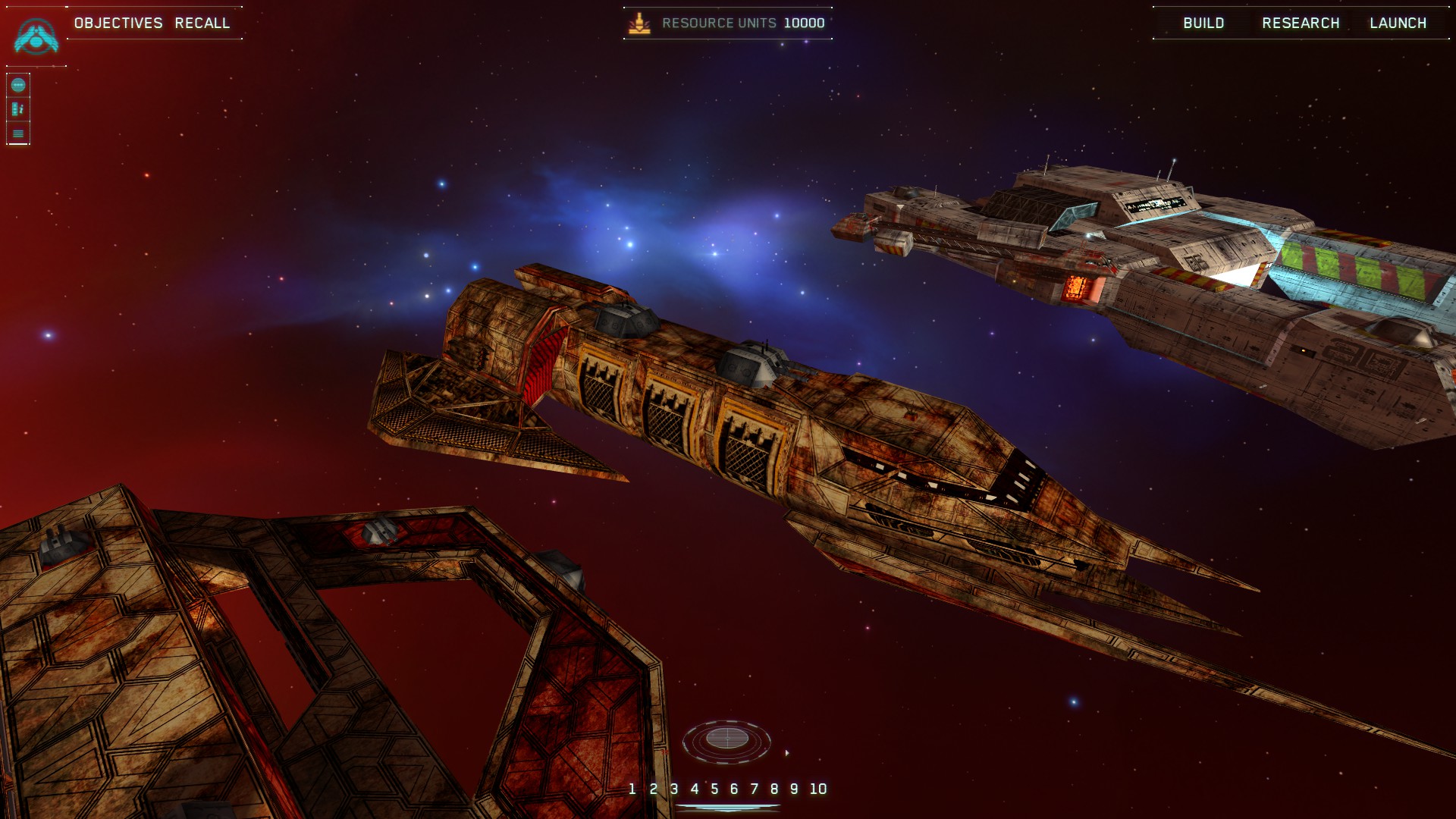Click the cyan faction emblem icon
Image resolution: width=1456 pixels, height=819 pixels.
(x=36, y=36)
